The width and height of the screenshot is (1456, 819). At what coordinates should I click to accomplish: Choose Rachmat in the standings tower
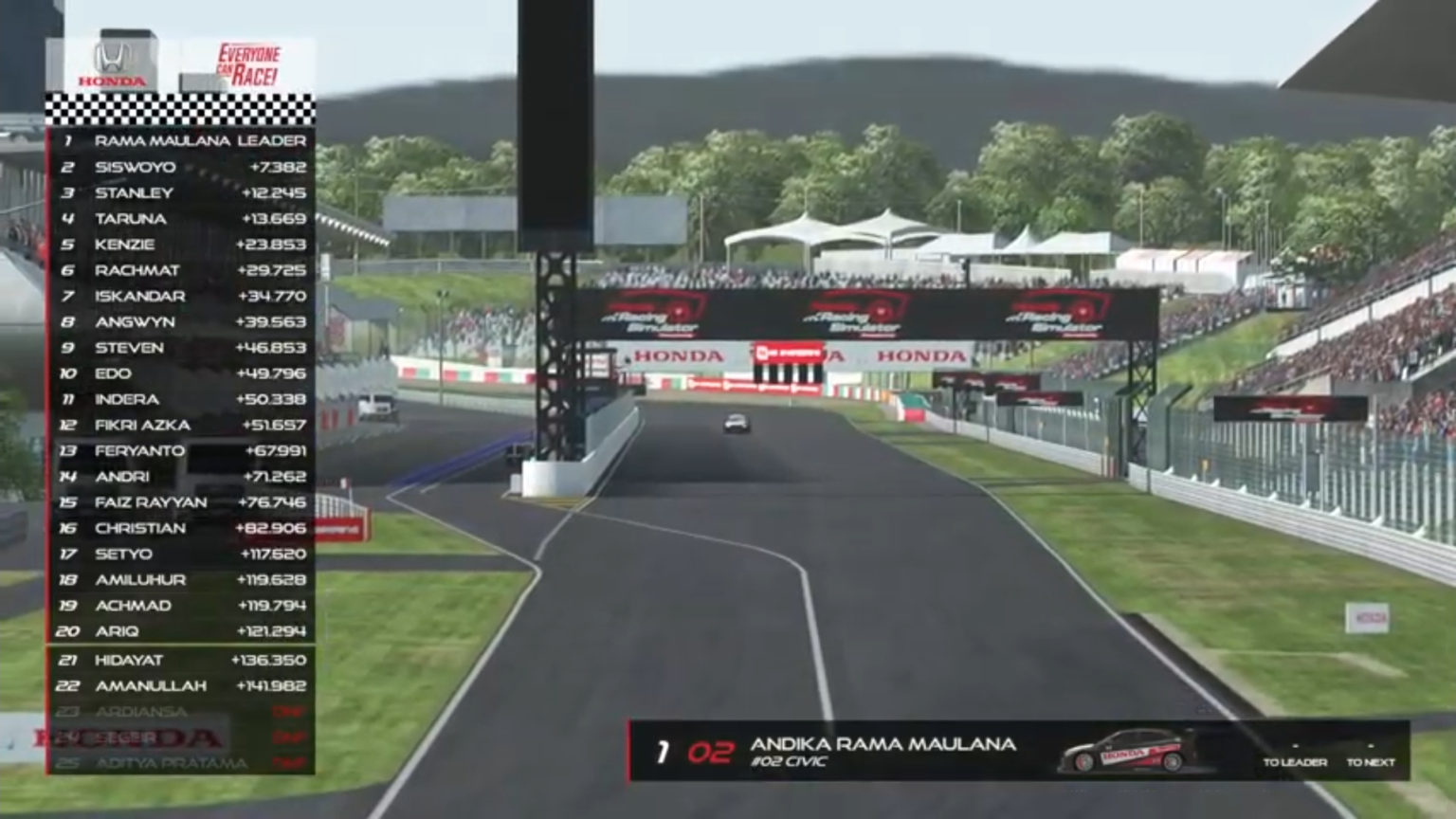tap(181, 270)
